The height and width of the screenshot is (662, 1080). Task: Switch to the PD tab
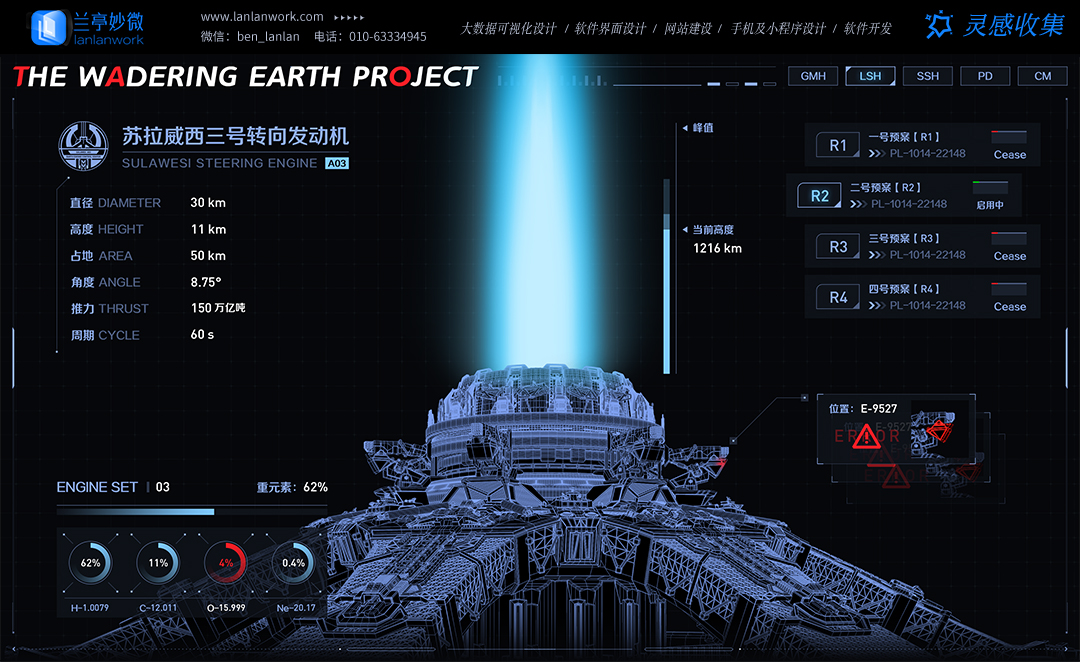[985, 76]
